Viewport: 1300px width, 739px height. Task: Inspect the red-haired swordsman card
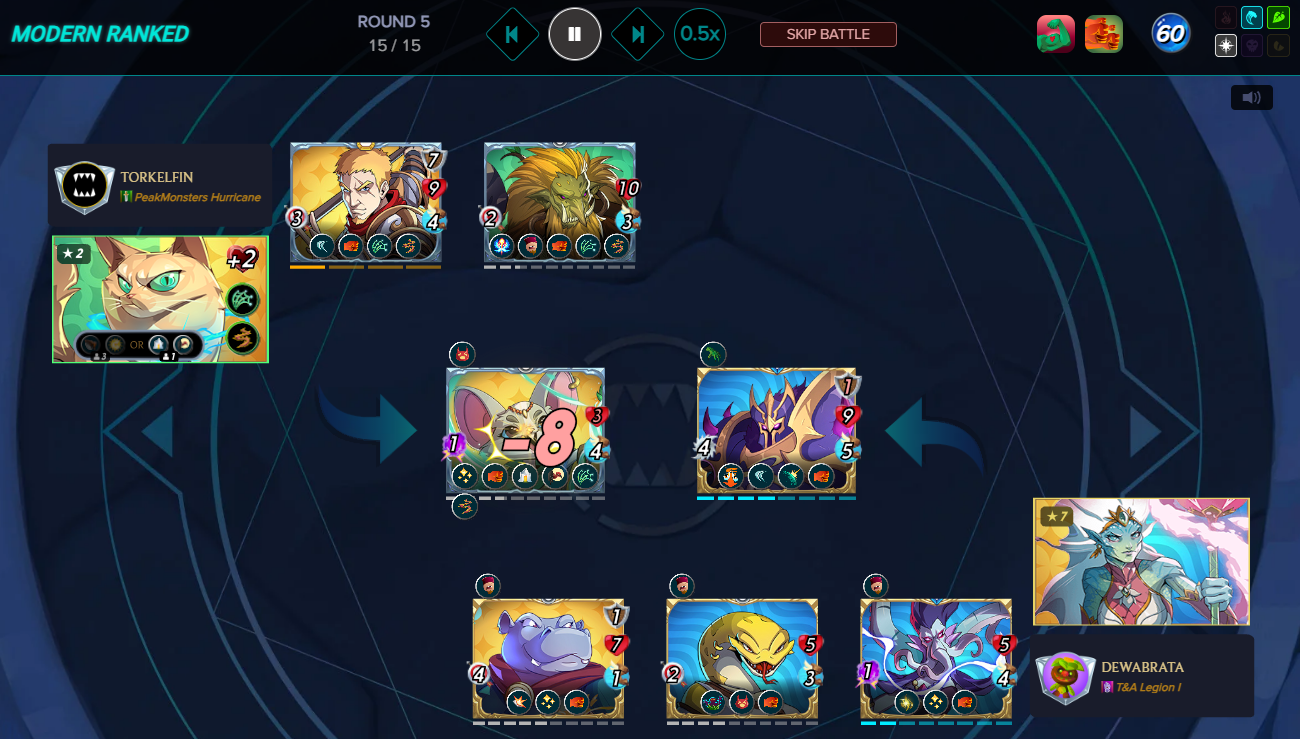[365, 203]
